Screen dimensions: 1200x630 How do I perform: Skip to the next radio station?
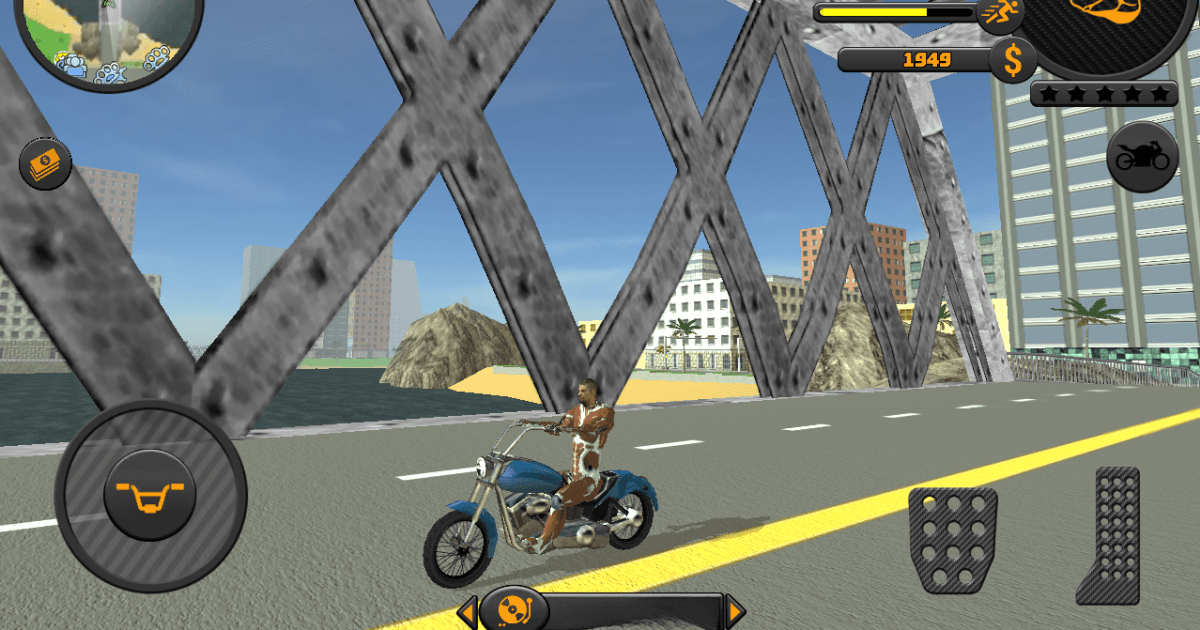735,610
